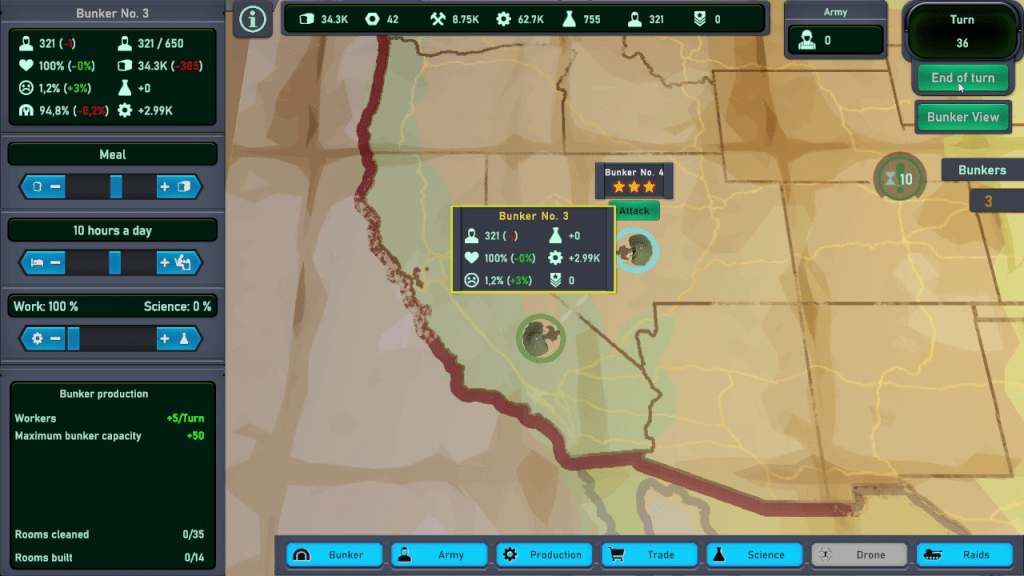Reduce the daily working hours
The image size is (1024, 576).
point(46,263)
